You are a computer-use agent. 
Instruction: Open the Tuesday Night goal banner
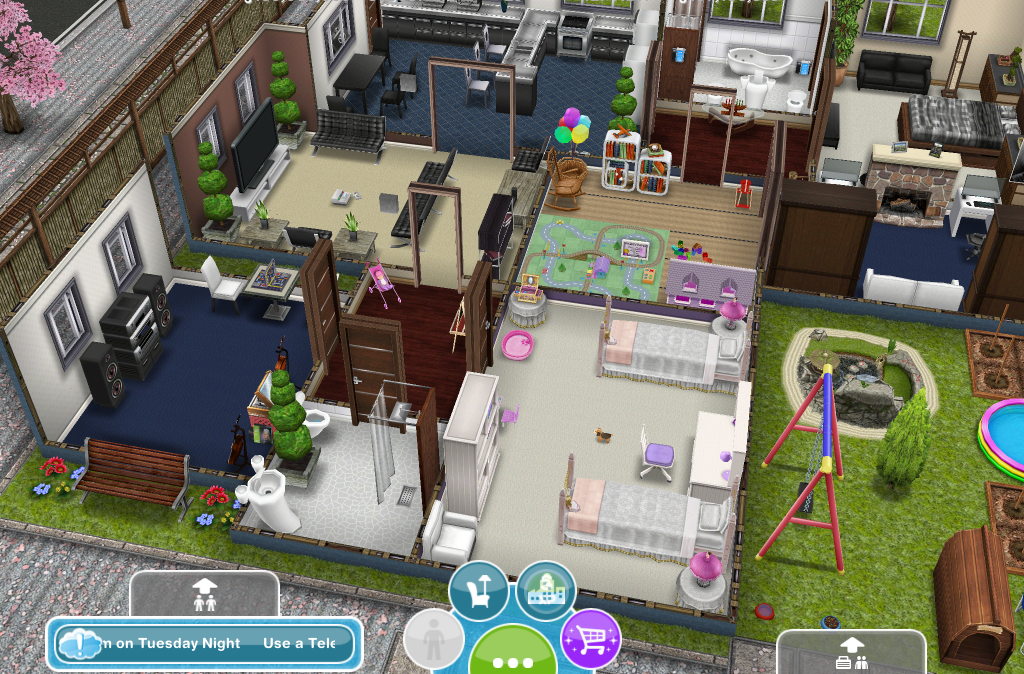207,643
